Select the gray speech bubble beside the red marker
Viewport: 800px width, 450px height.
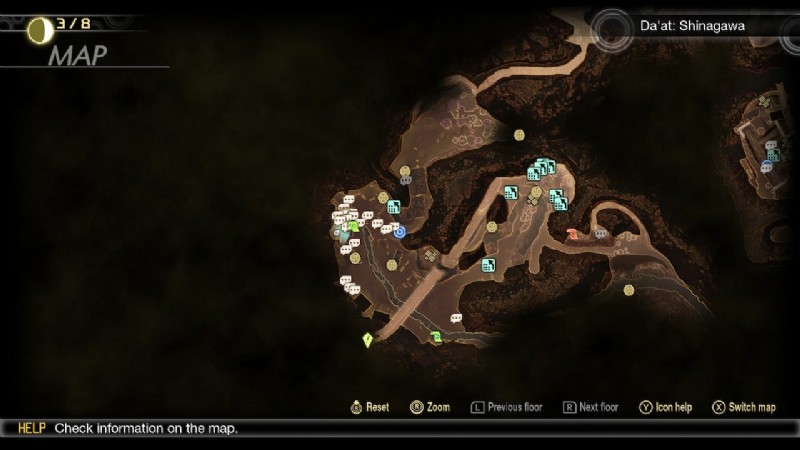(600, 234)
